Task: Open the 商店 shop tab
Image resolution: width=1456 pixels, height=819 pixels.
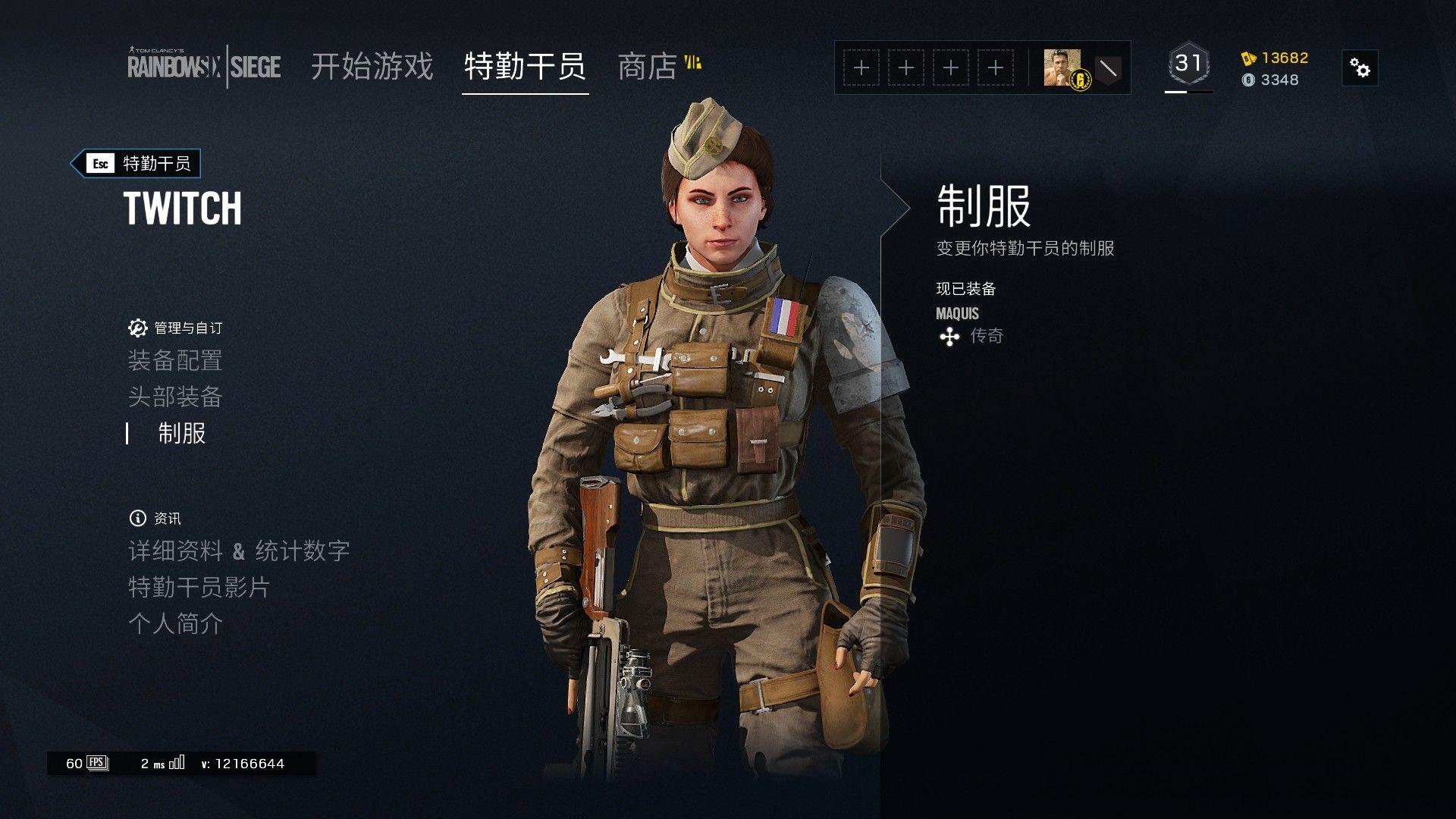Action: [x=648, y=67]
